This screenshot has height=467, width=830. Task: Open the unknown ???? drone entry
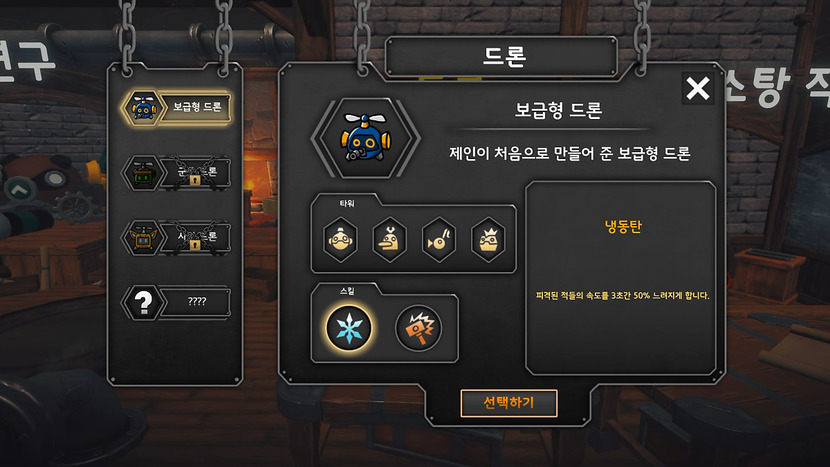176,301
